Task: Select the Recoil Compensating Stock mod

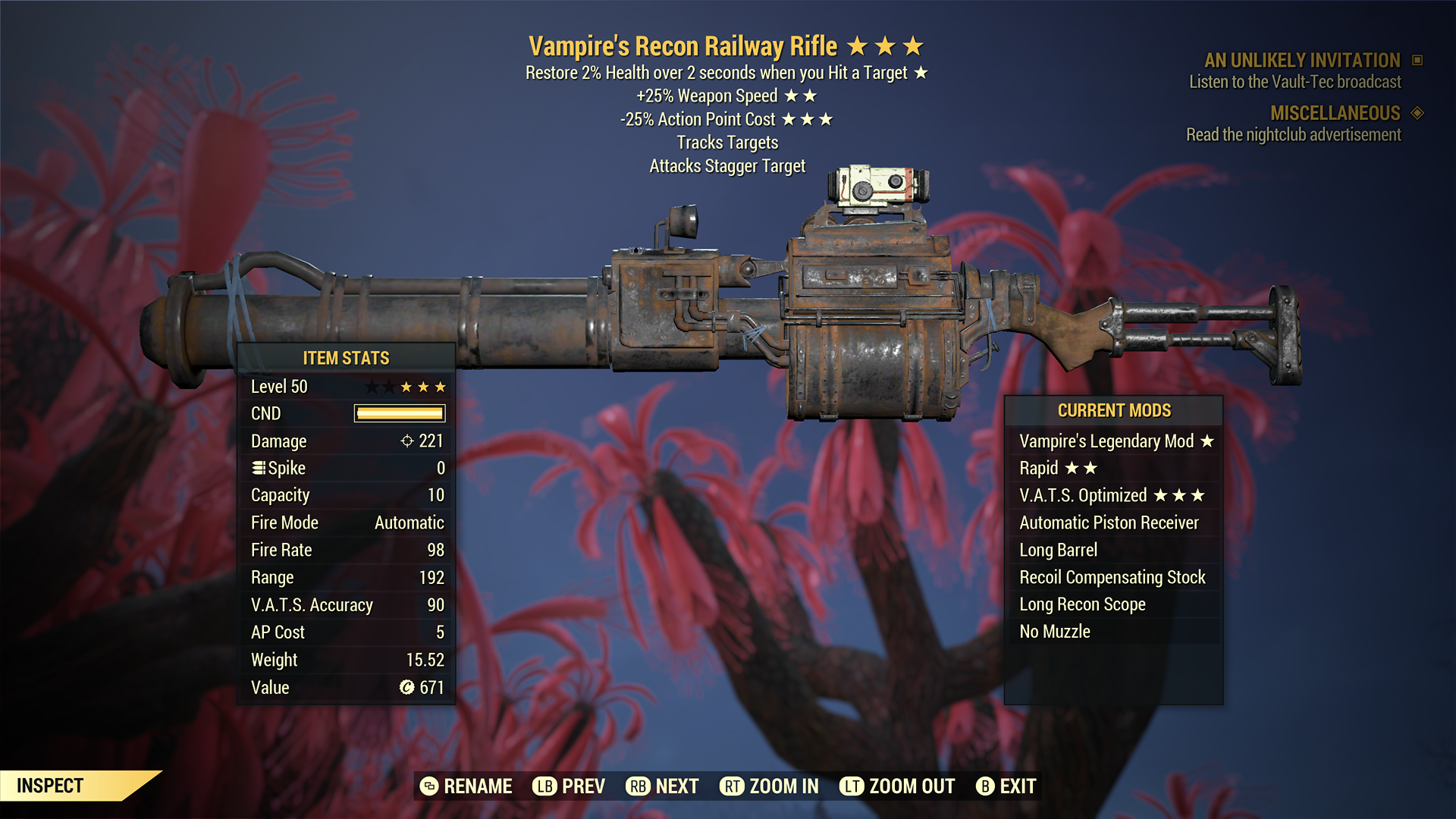Action: click(x=1112, y=578)
